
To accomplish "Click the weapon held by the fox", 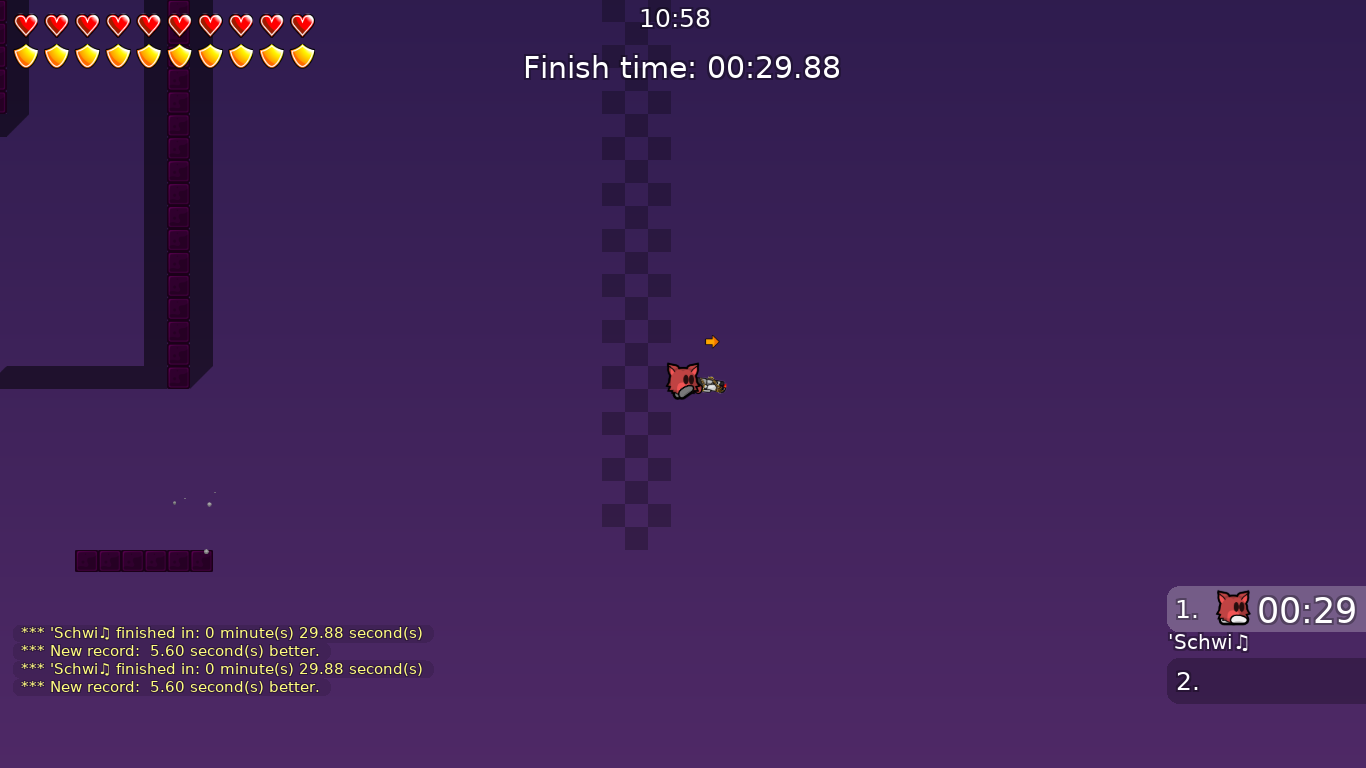I will click(714, 385).
